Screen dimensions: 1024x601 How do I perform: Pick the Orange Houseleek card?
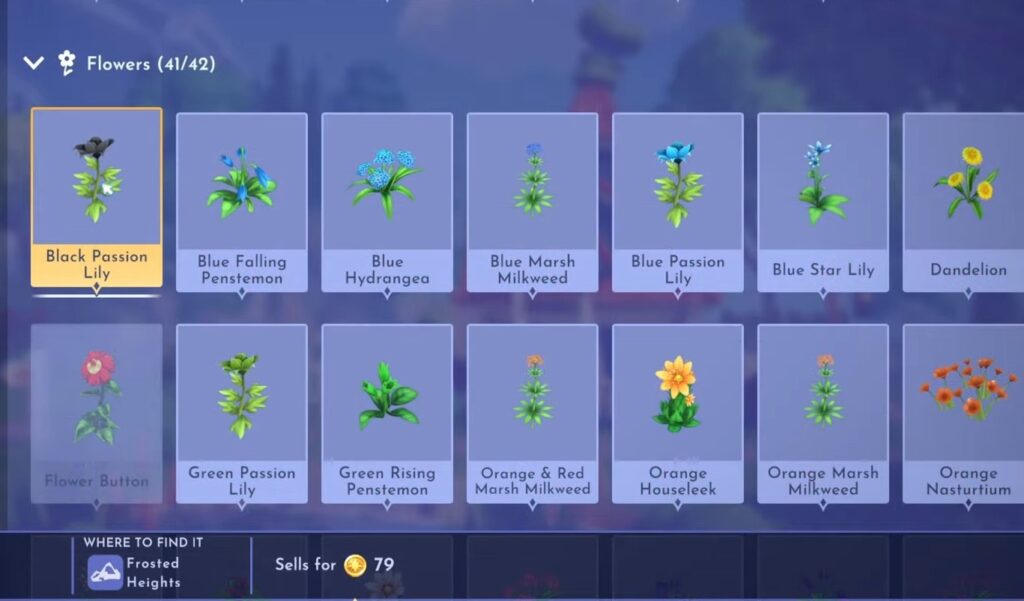point(677,412)
